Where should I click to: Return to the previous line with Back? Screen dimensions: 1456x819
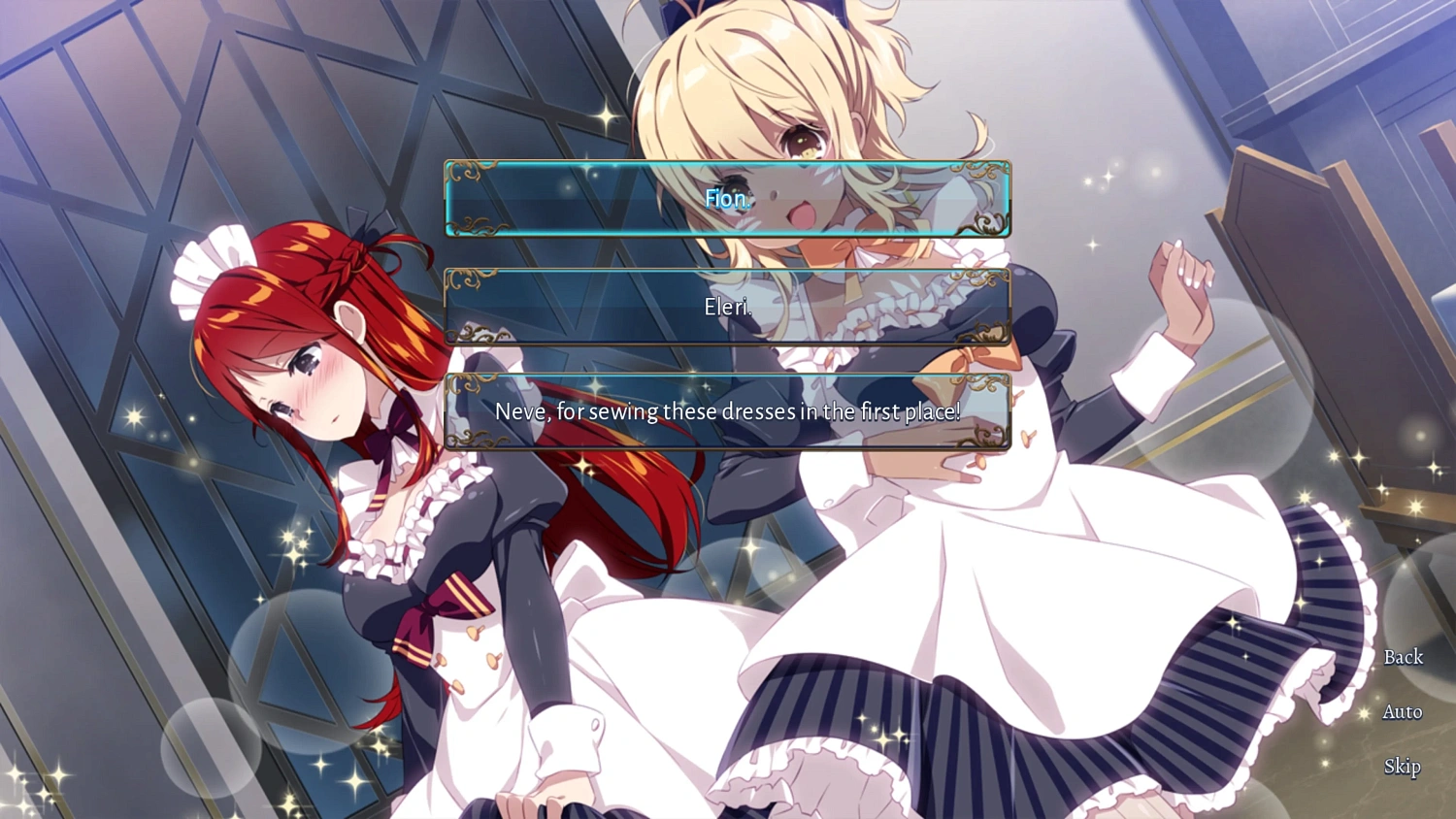pyautogui.click(x=1402, y=657)
